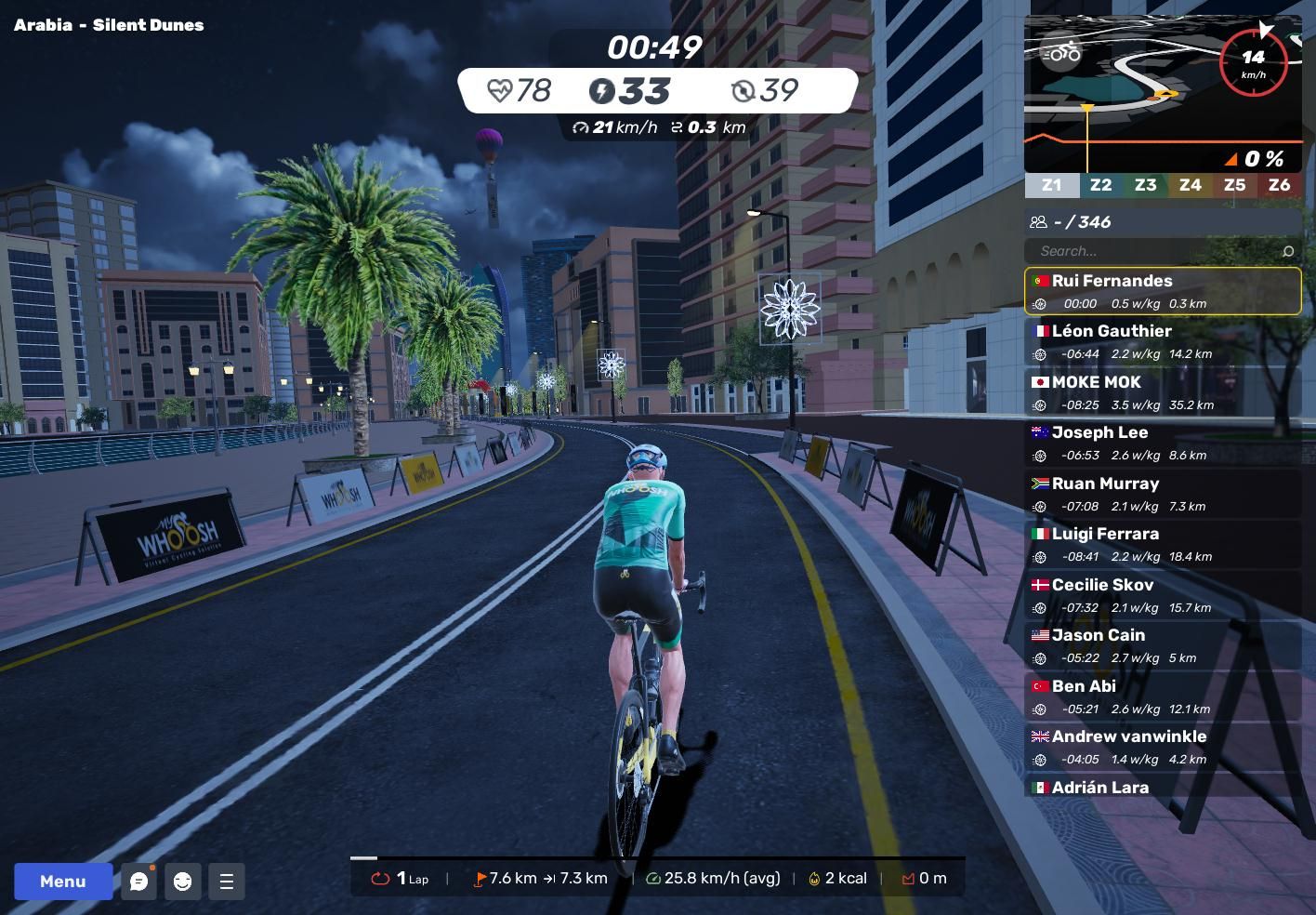Open the Menu button

62,882
